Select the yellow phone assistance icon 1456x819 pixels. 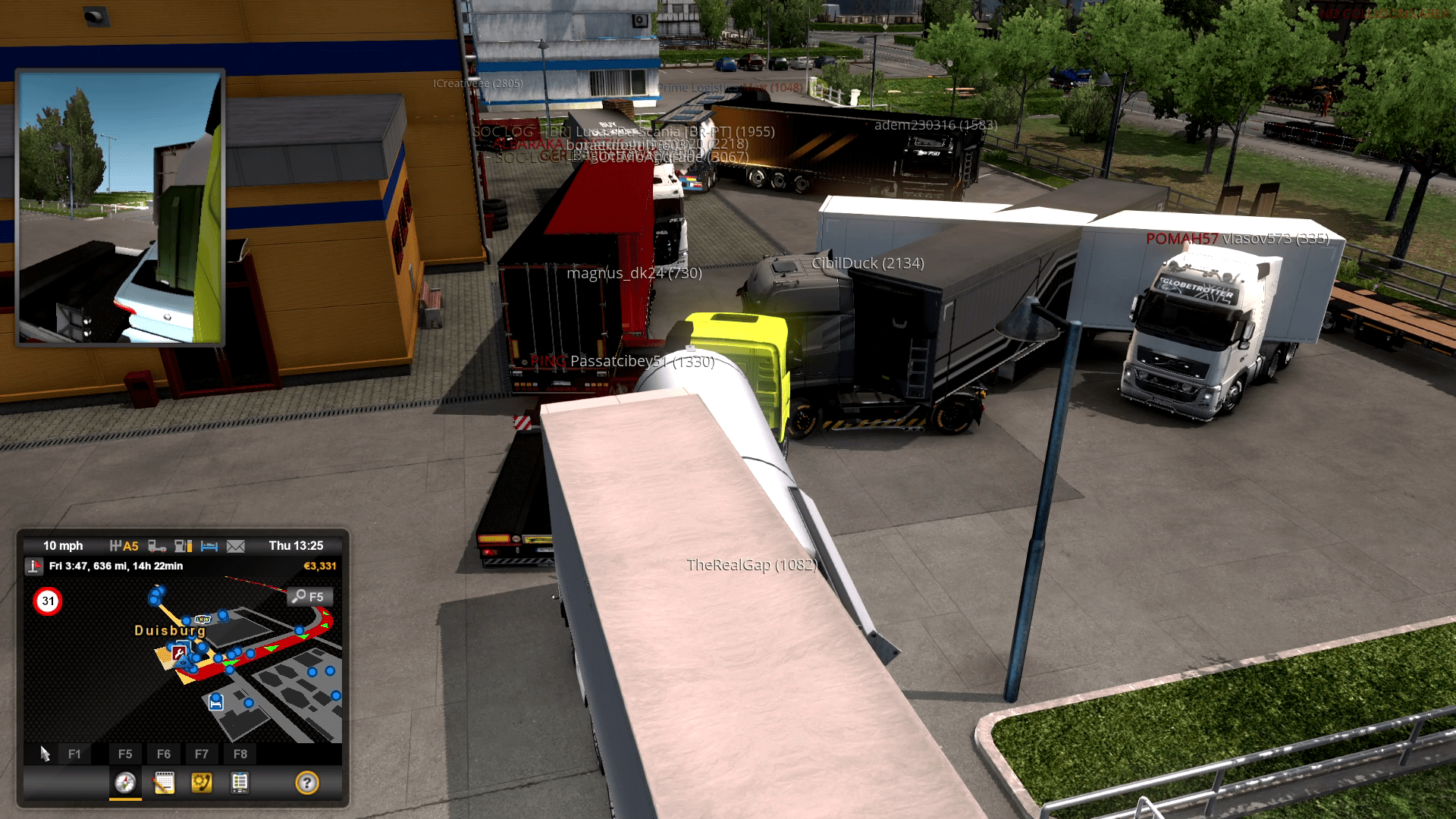tap(202, 782)
